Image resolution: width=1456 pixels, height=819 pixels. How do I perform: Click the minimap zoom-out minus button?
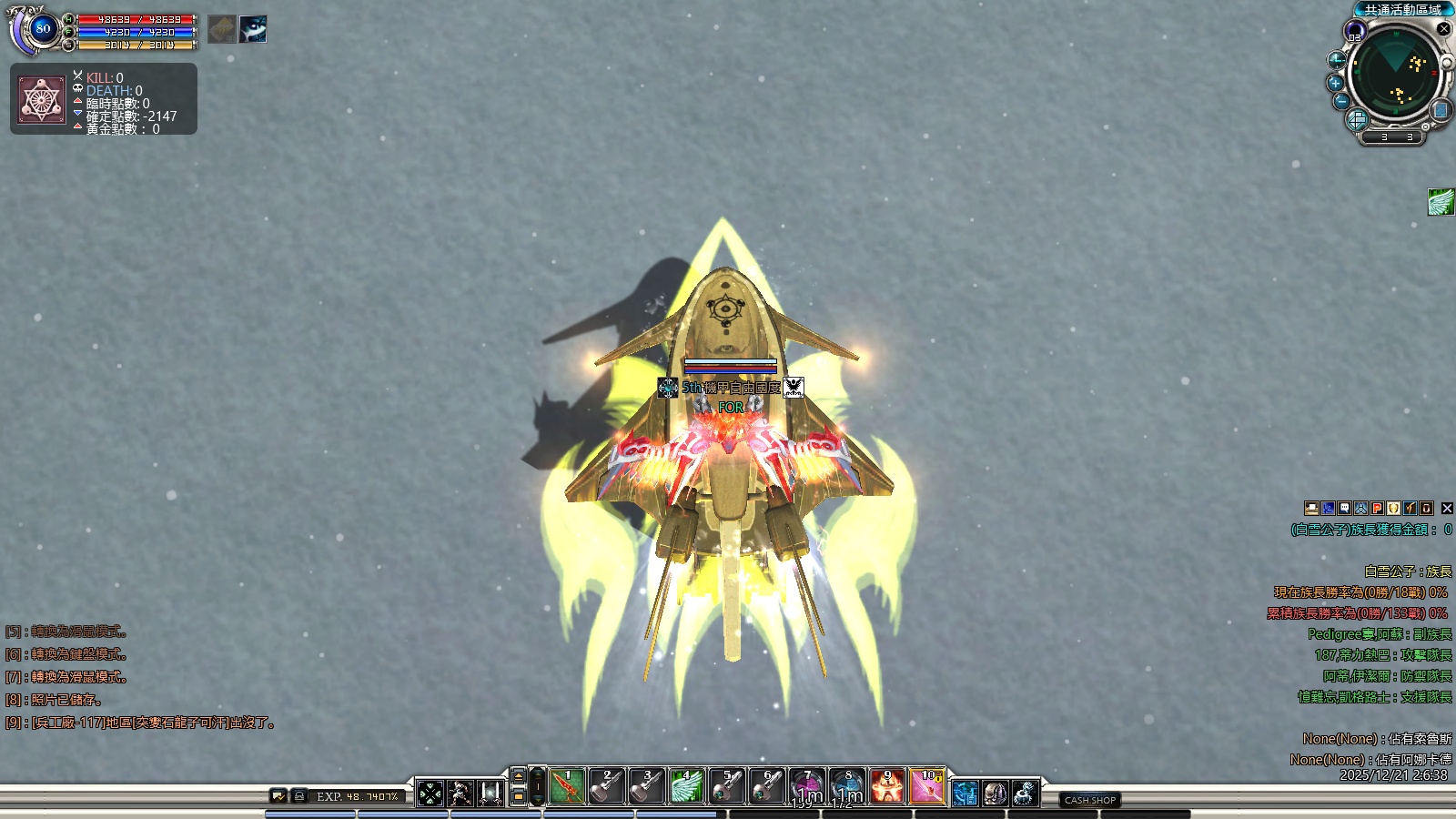point(1341,101)
